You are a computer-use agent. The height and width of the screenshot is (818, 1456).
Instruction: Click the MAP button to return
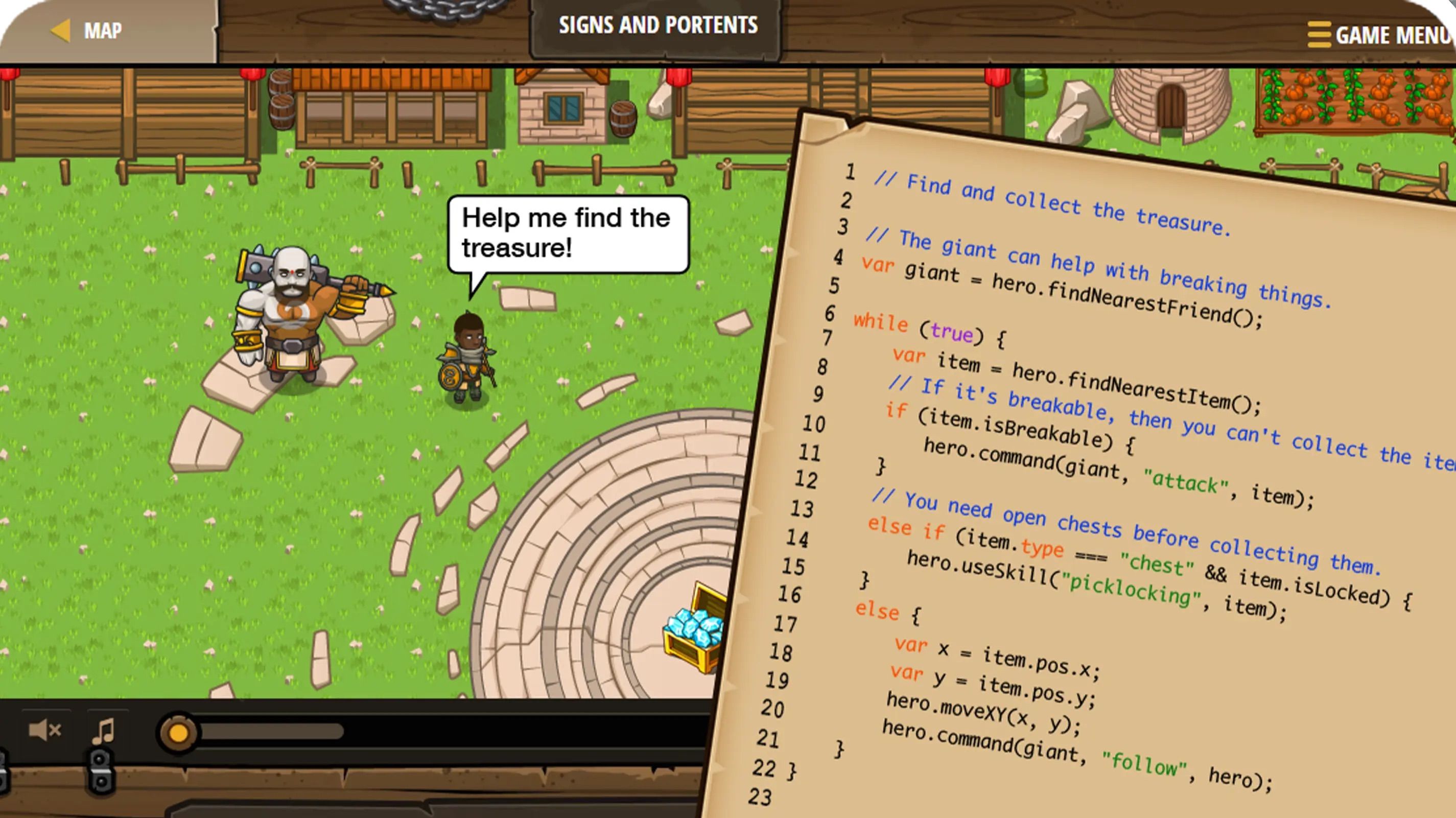(102, 30)
